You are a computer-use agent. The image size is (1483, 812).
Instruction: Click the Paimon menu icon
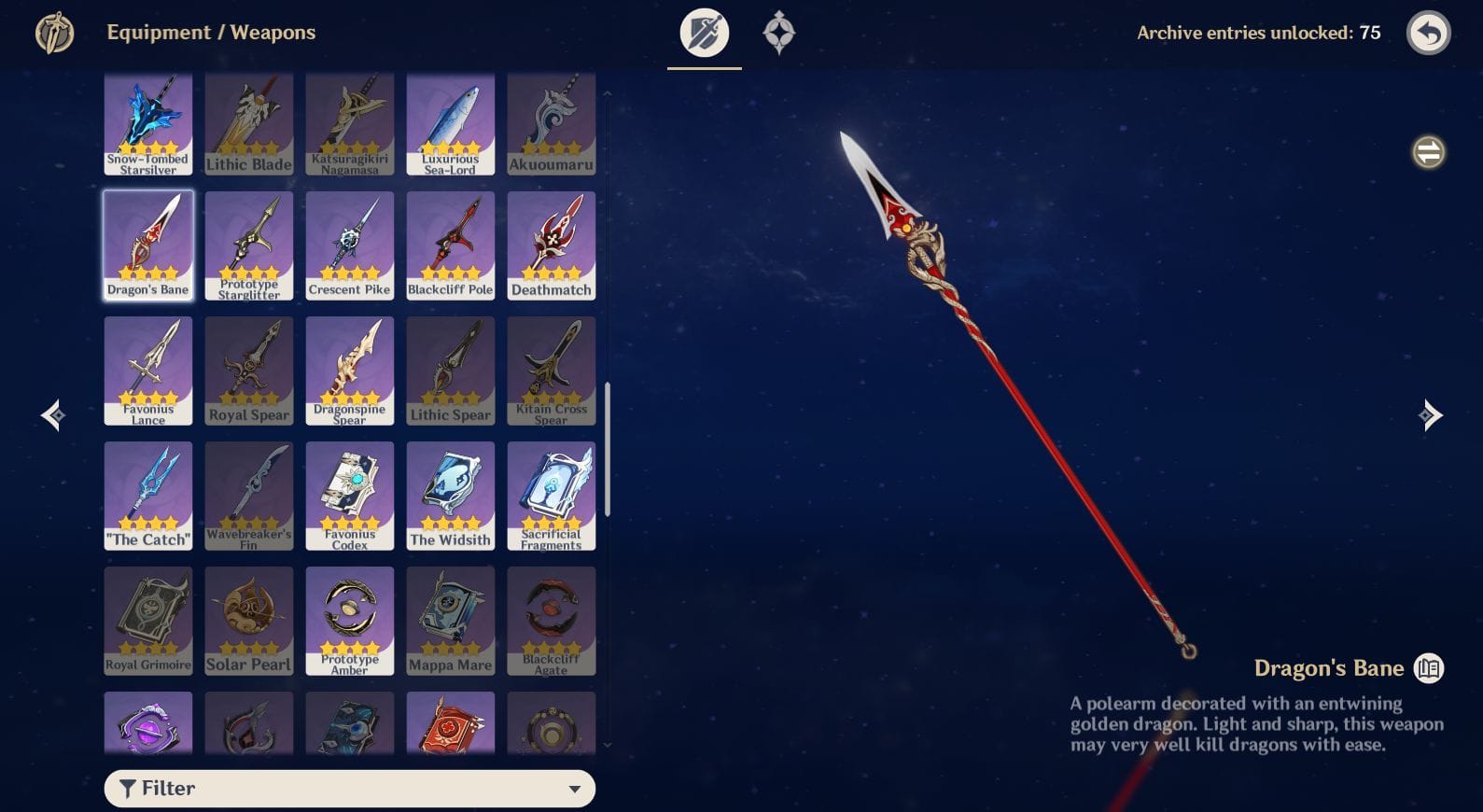pyautogui.click(x=53, y=32)
